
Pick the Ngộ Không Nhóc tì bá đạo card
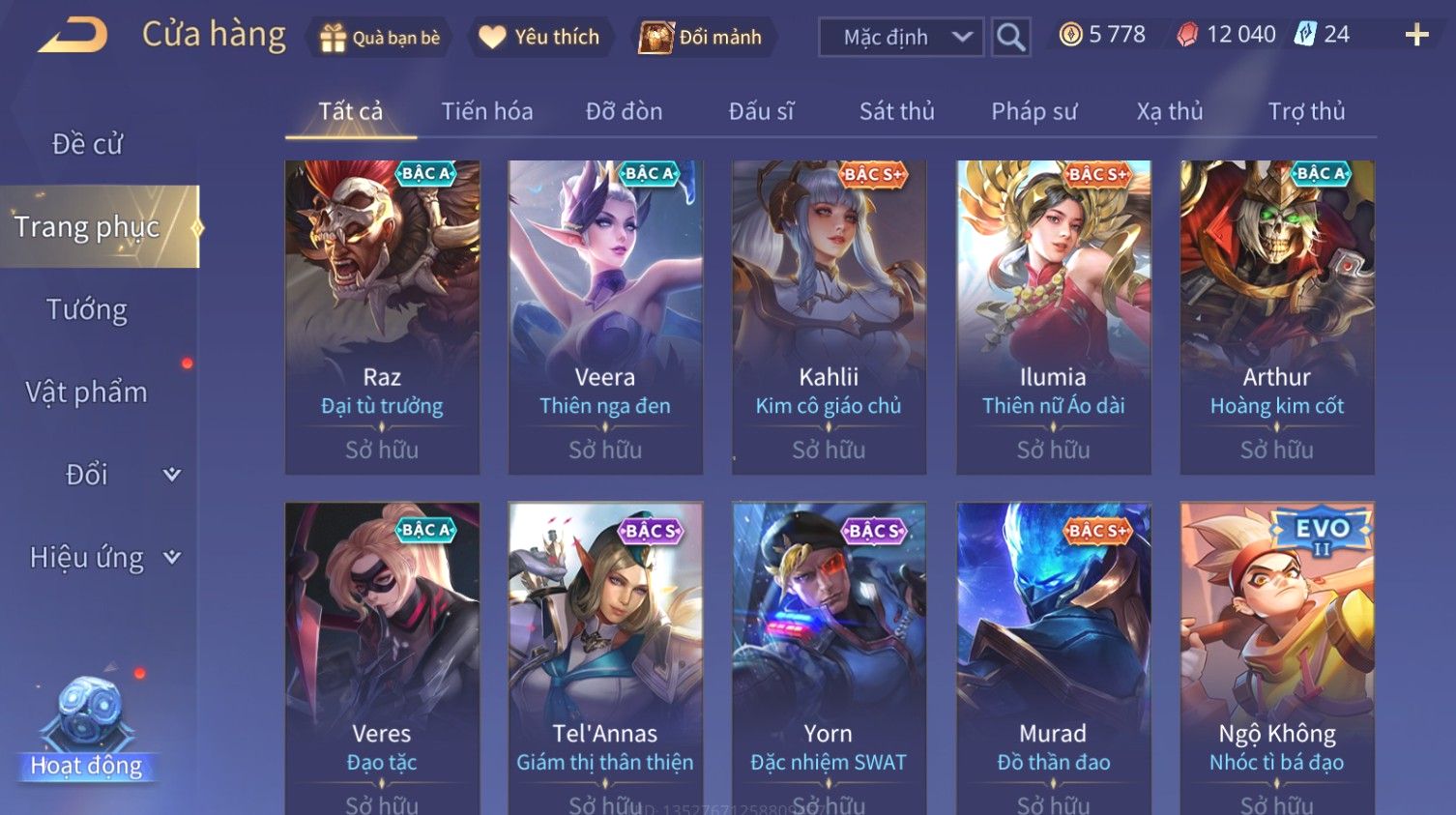[x=1276, y=657]
